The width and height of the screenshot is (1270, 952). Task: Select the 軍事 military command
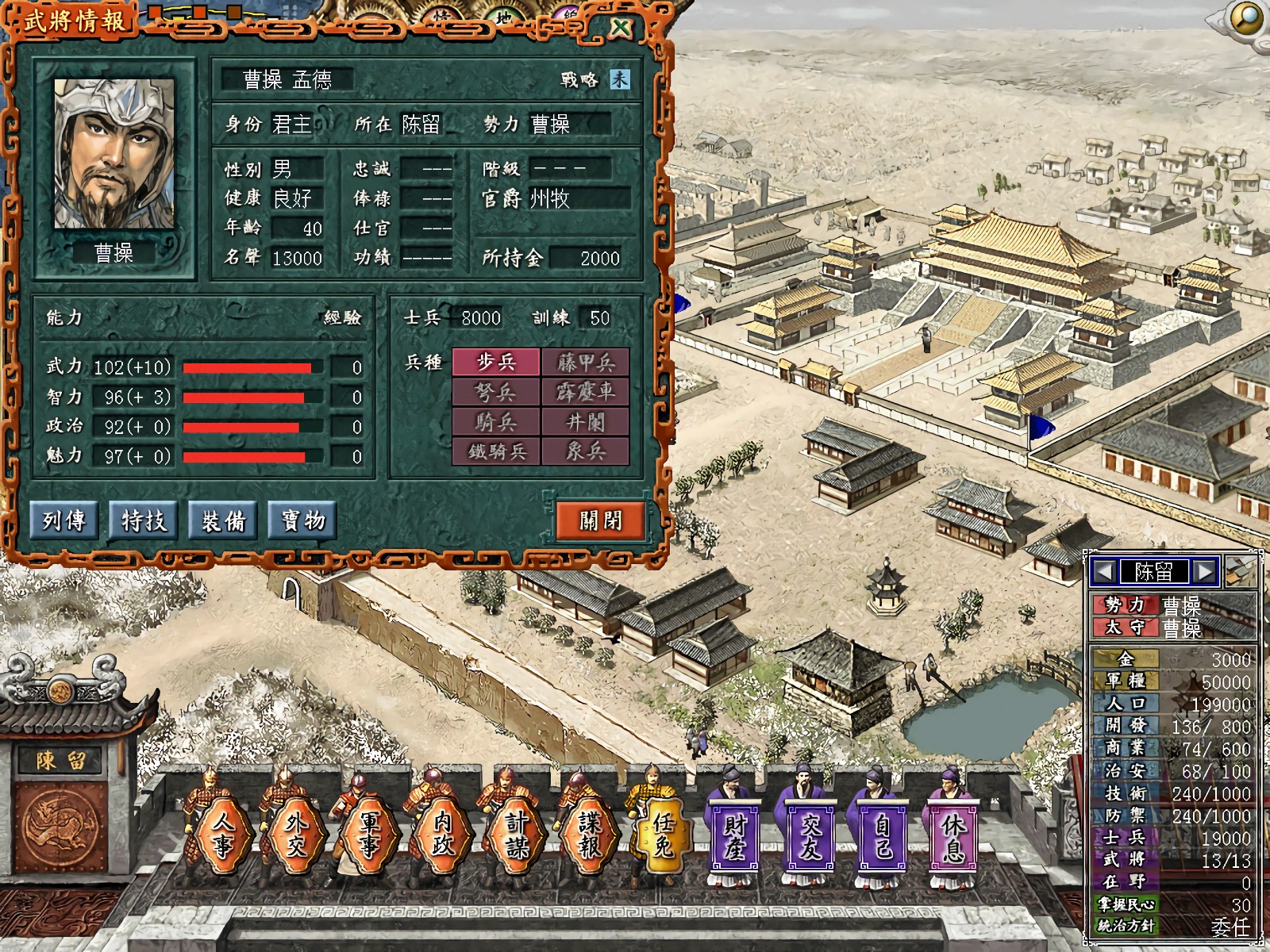[x=369, y=835]
